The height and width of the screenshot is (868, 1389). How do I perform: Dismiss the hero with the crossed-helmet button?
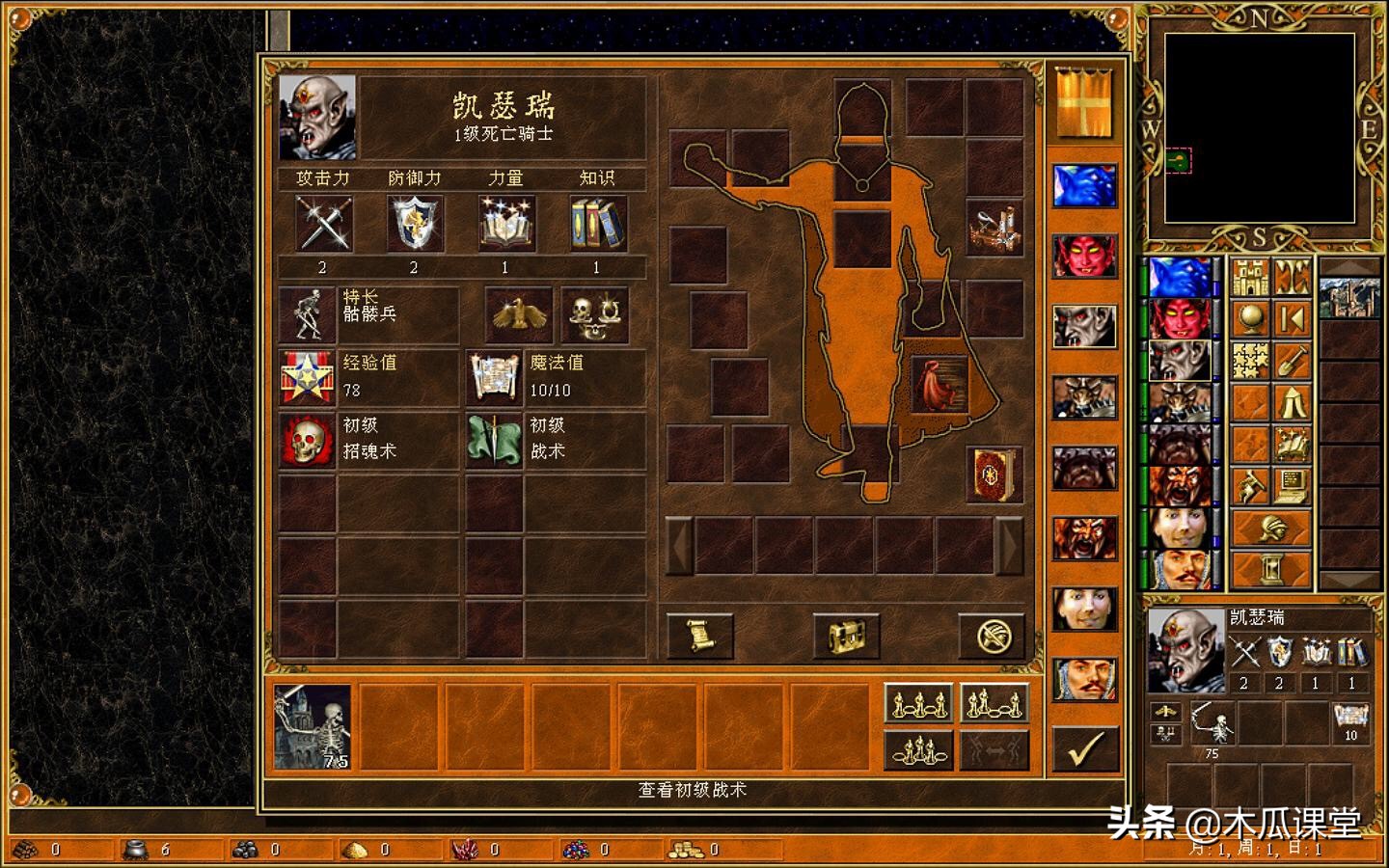point(991,636)
